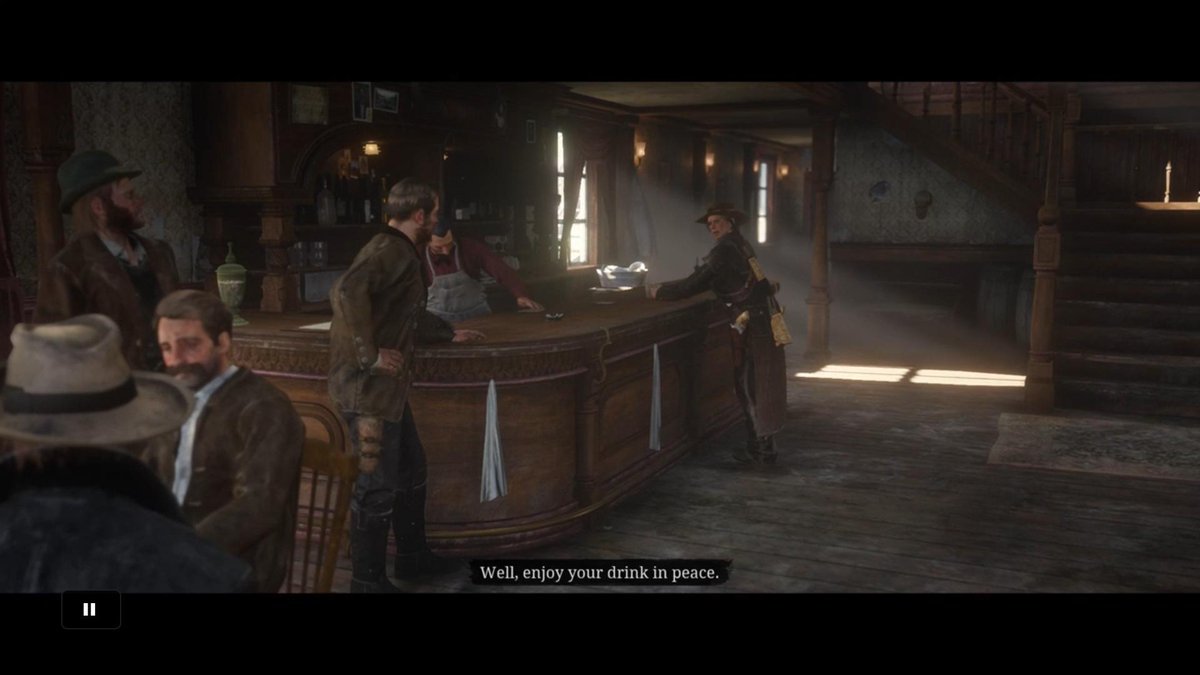The height and width of the screenshot is (675, 1200).
Task: Pause the video with the pause button
Action: pos(90,609)
